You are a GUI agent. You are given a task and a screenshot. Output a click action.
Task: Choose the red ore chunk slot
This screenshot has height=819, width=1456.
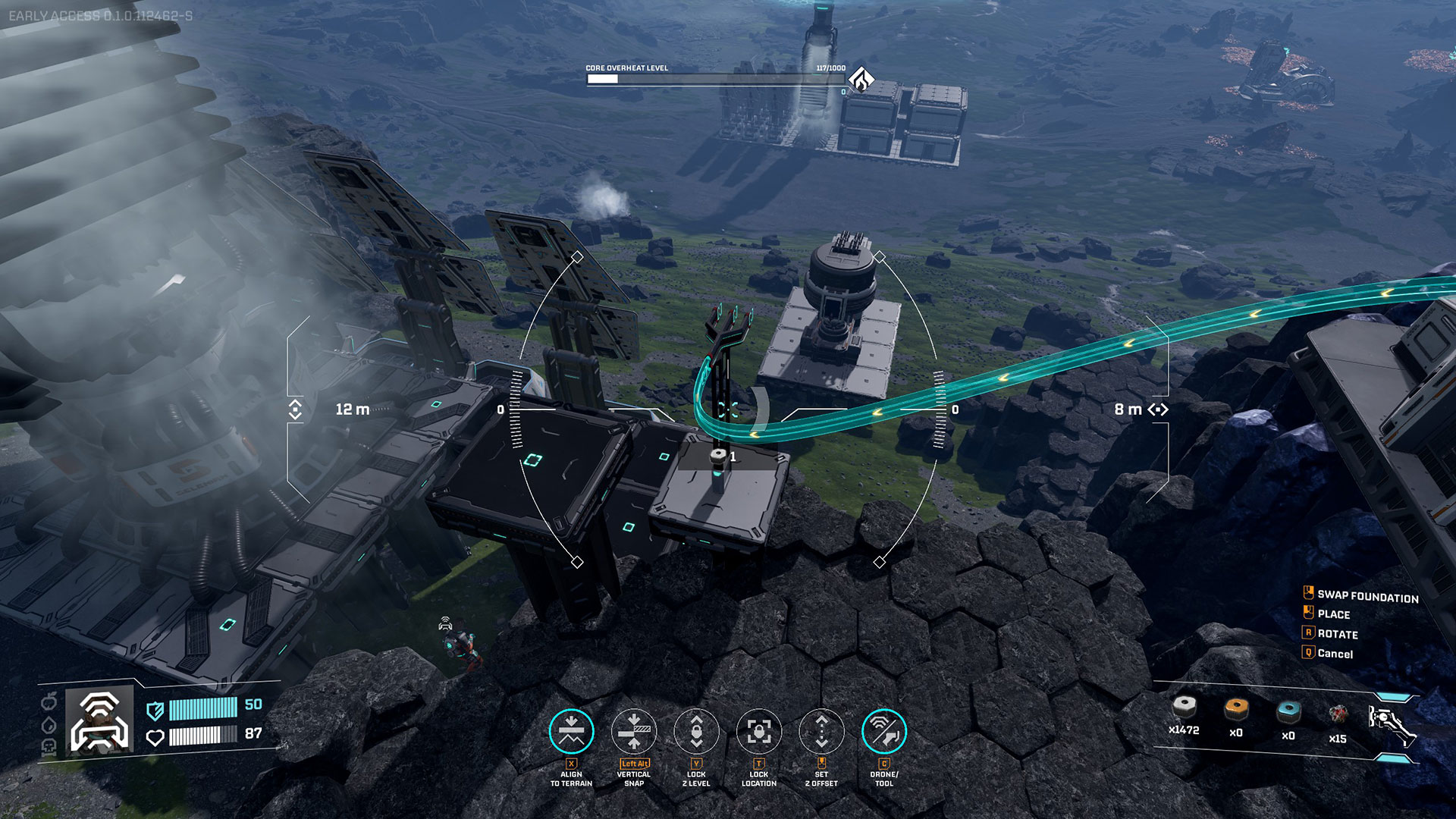(x=1338, y=714)
